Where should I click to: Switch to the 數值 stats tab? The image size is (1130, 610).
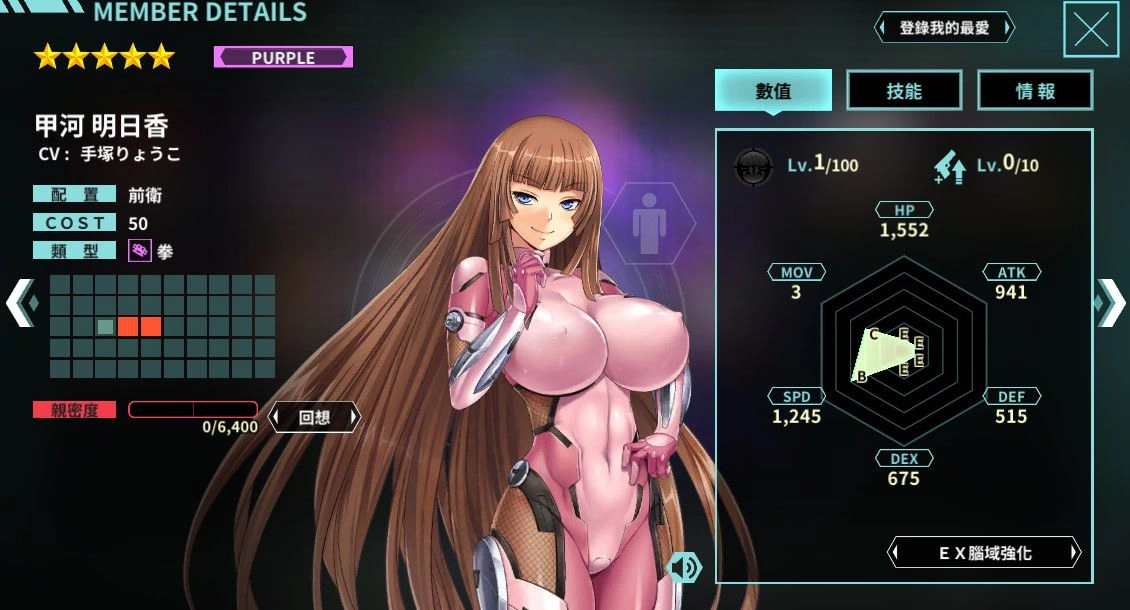pos(773,91)
